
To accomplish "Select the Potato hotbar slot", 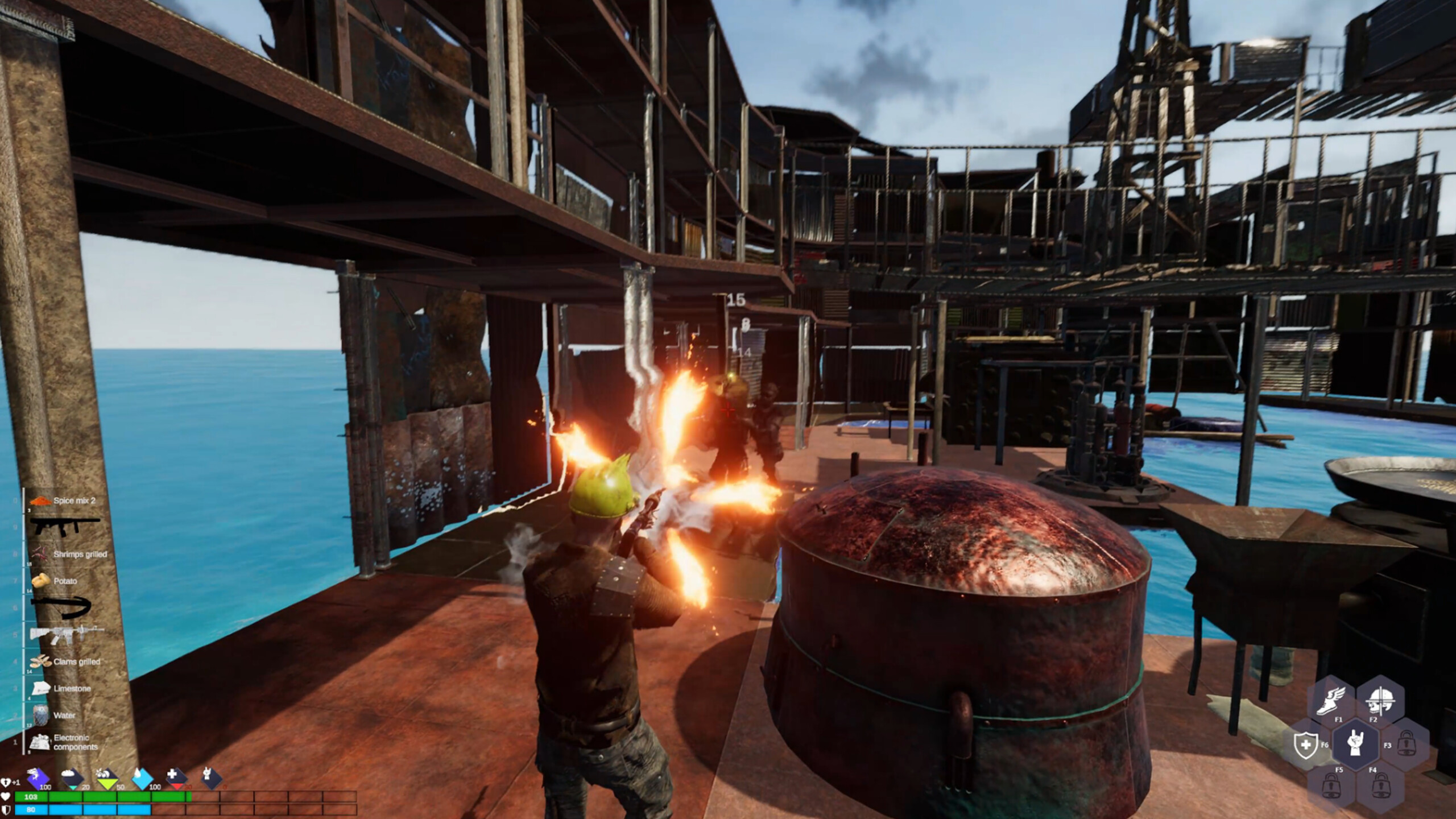I will pyautogui.click(x=63, y=581).
